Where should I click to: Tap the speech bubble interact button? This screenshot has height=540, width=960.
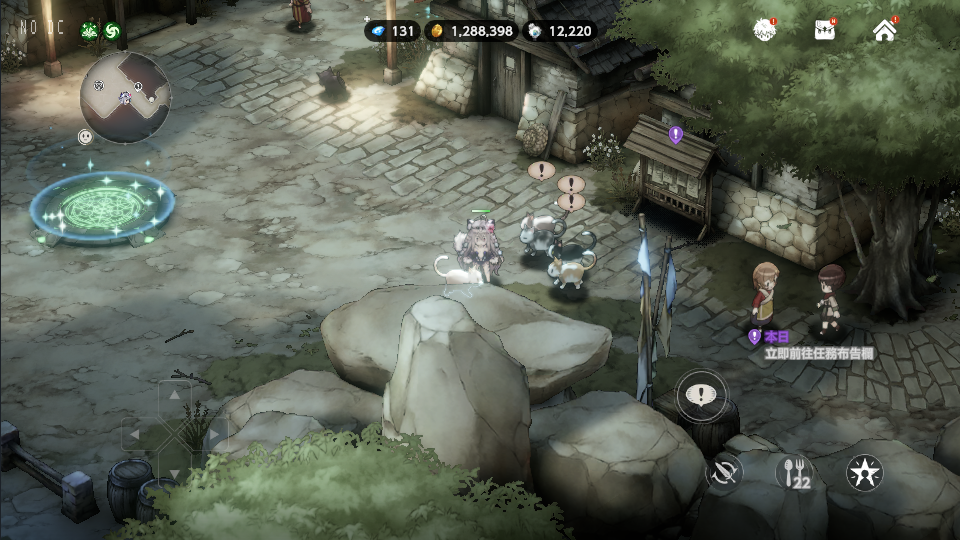[701, 395]
